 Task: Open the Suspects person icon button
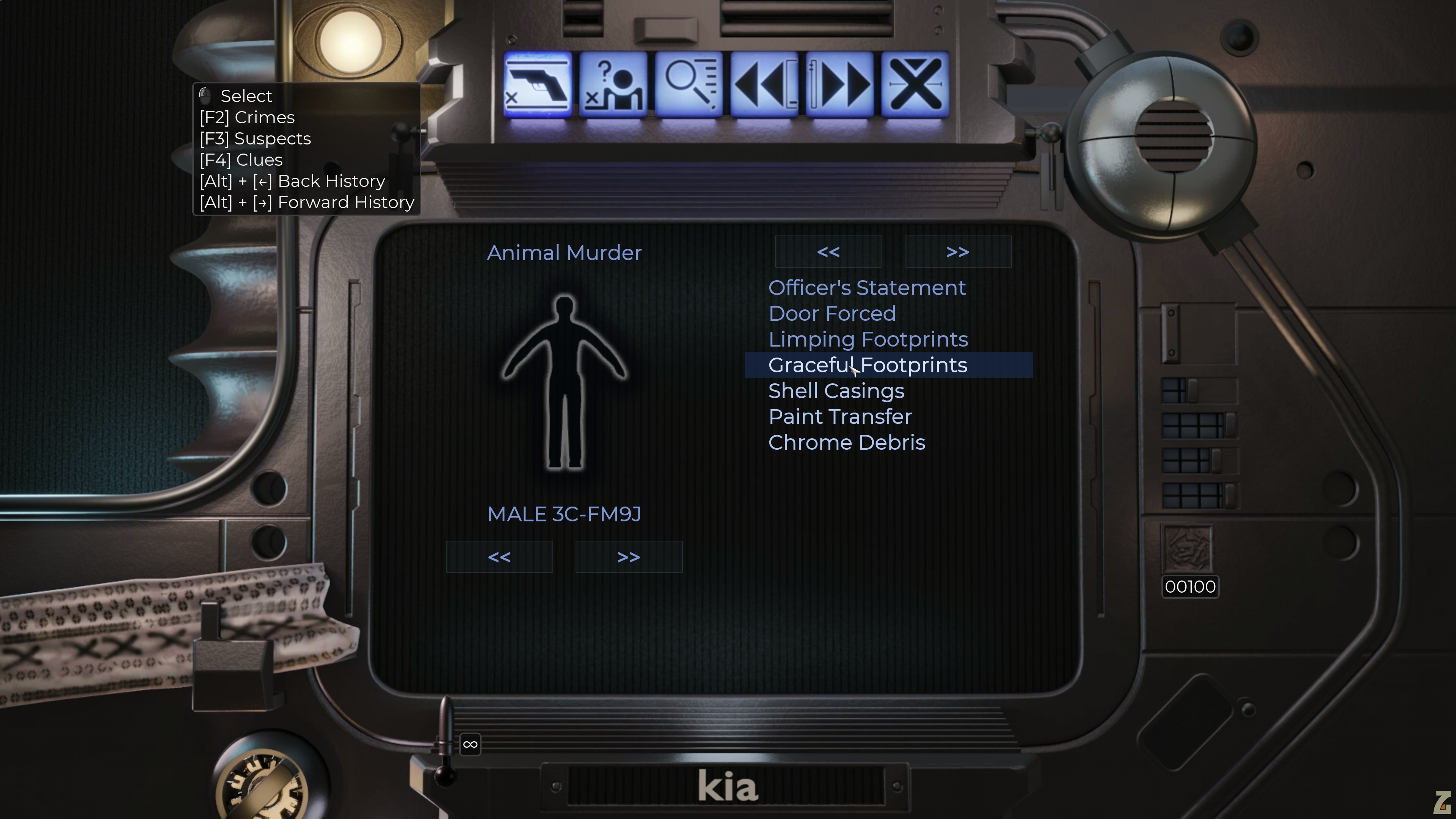pos(613,85)
